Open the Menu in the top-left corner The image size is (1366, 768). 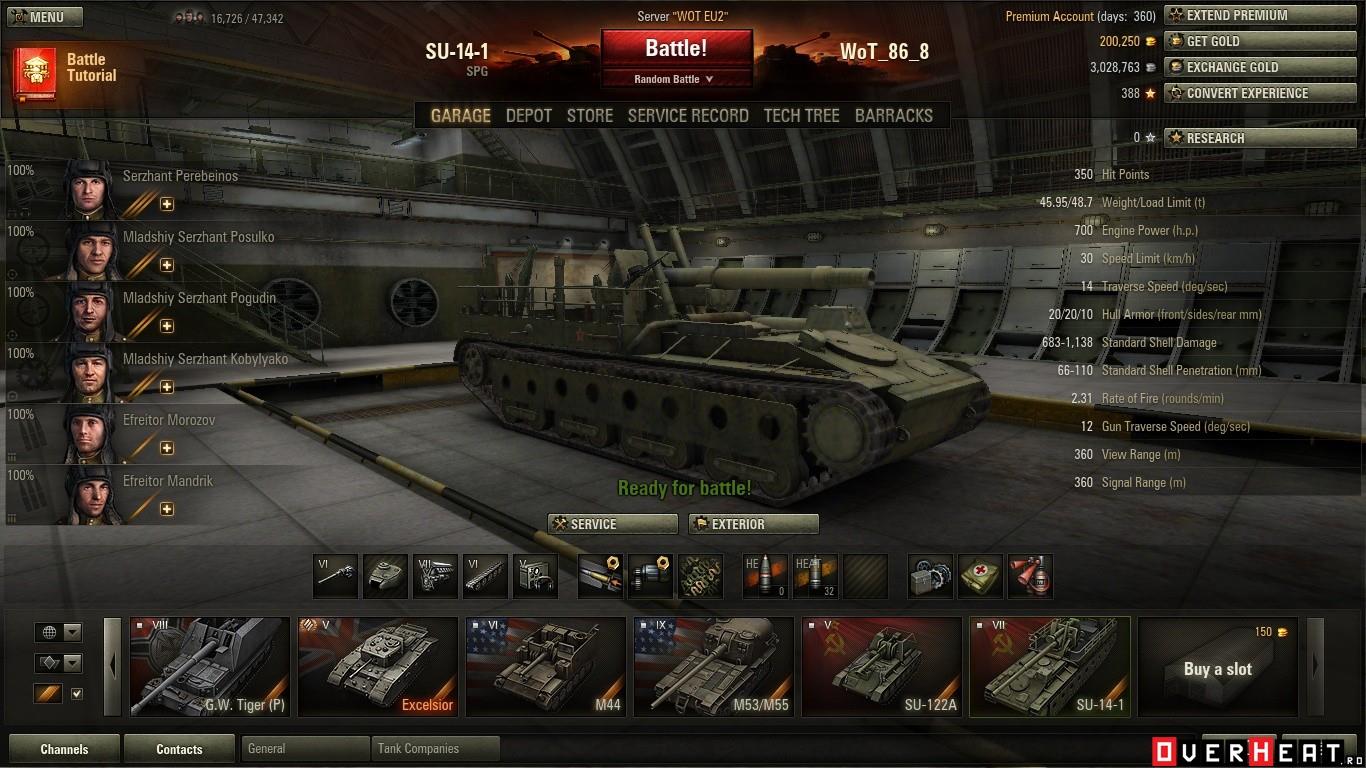[x=46, y=17]
